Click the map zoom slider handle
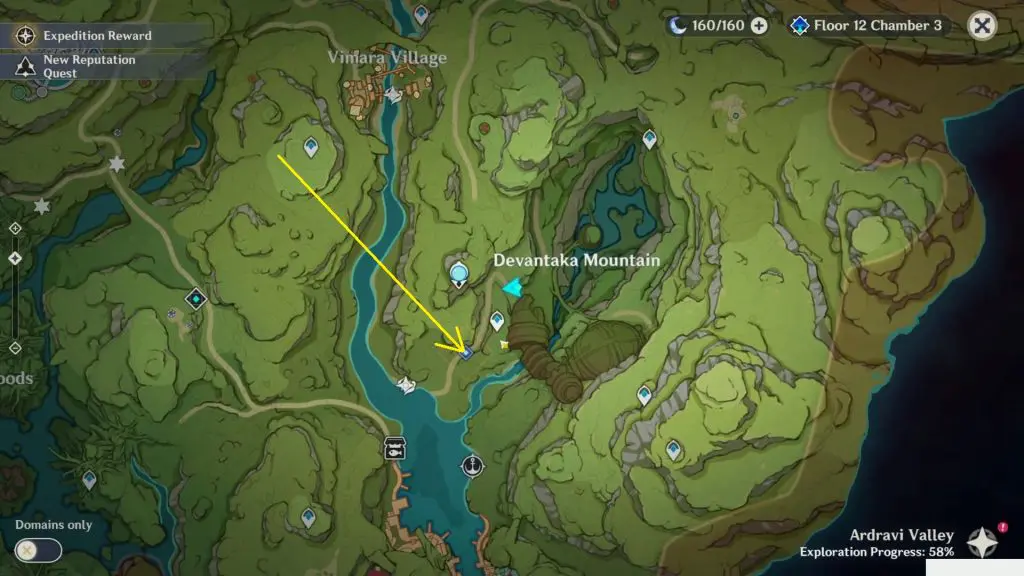Screen dimensions: 1024x576 tap(15, 258)
